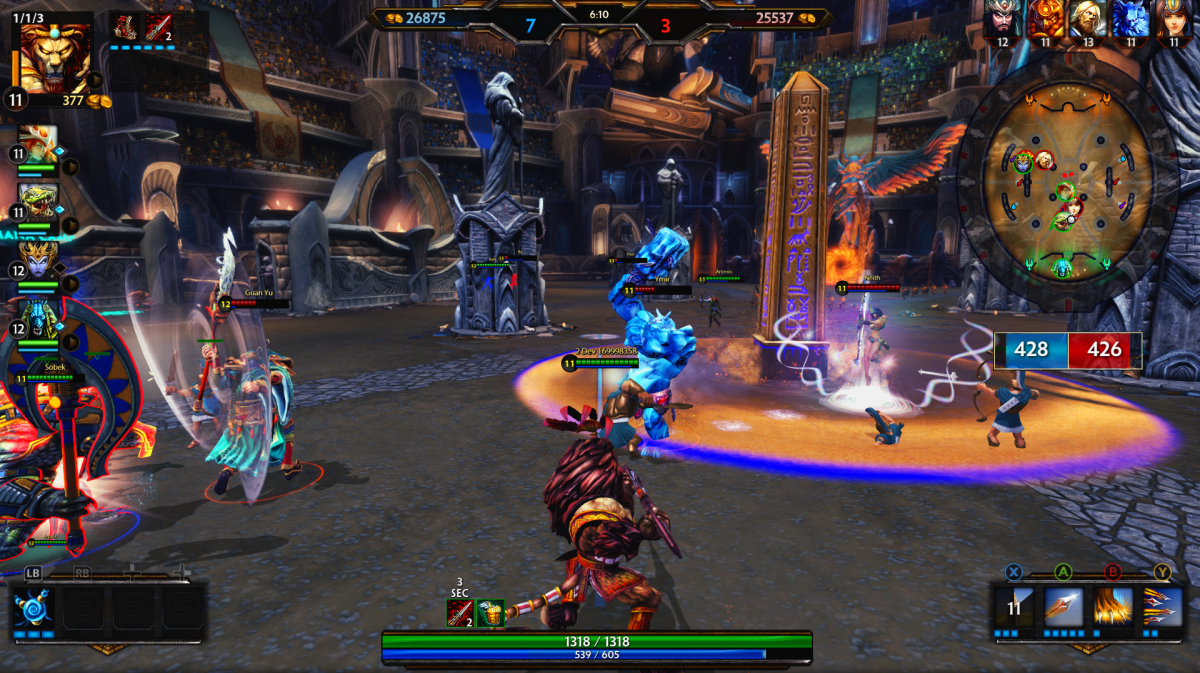Click the blue jackal teammate portrait
The height and width of the screenshot is (673, 1200).
(39, 317)
